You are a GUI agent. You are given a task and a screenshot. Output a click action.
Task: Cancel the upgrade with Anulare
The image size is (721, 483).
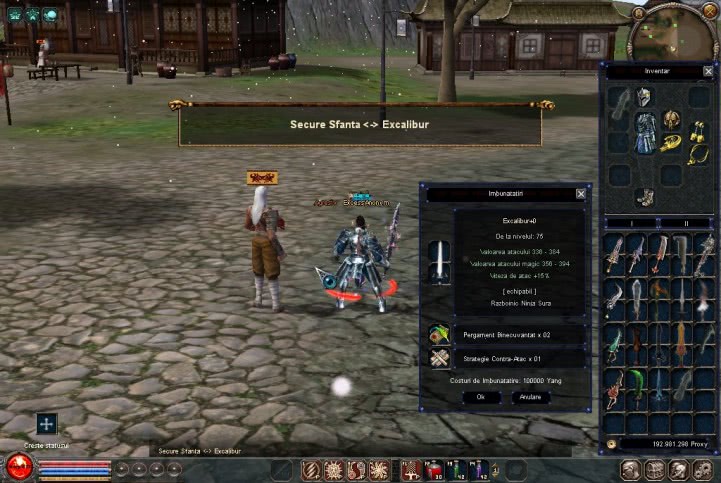pos(530,397)
